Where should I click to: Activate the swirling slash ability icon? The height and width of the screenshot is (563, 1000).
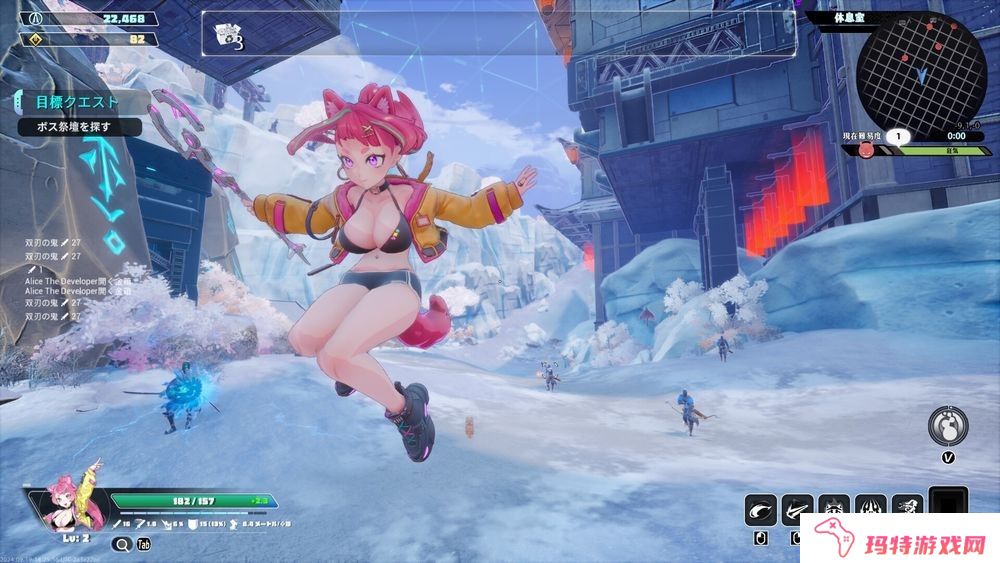pos(760,510)
